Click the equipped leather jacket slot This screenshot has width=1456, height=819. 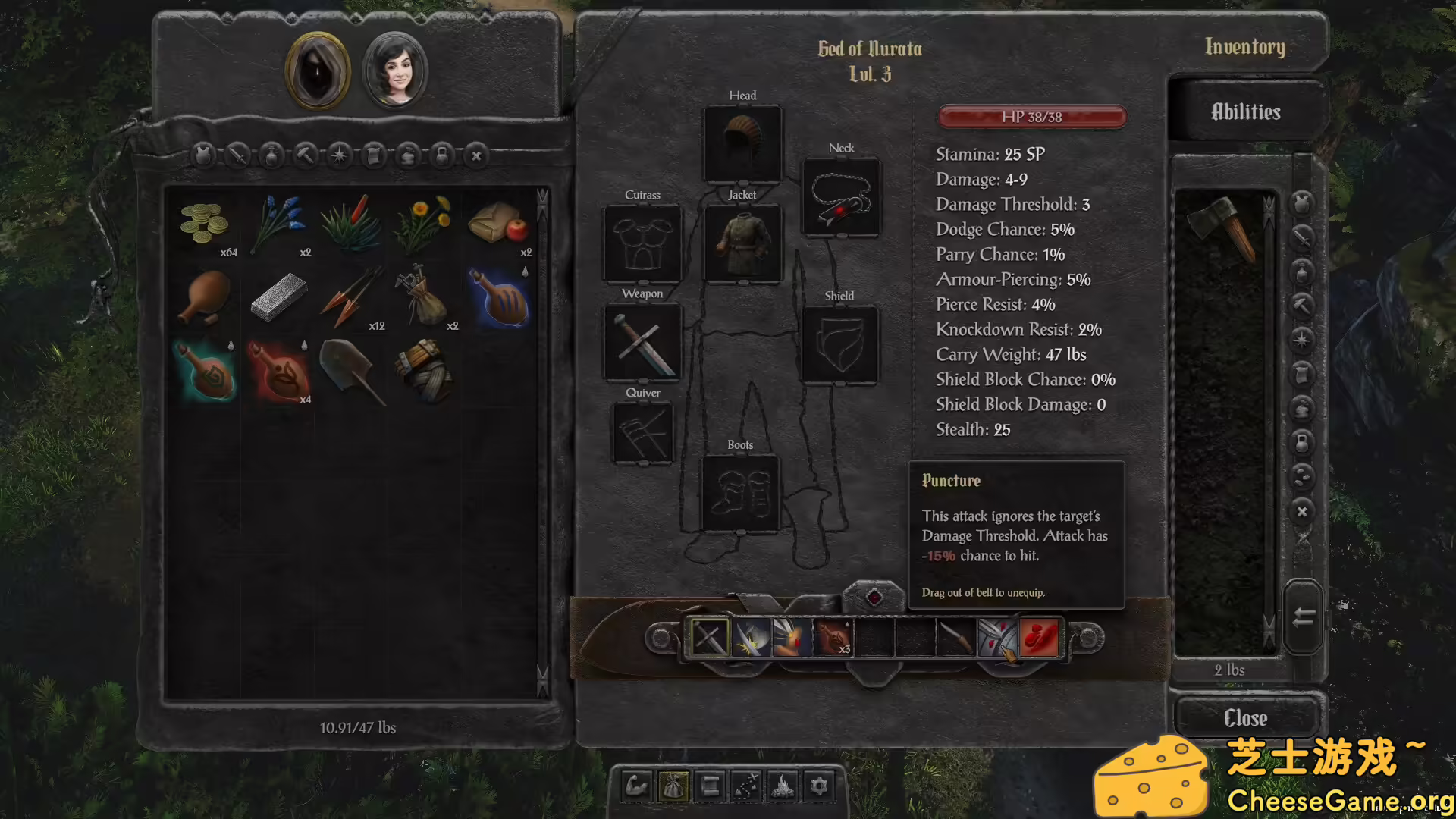742,243
